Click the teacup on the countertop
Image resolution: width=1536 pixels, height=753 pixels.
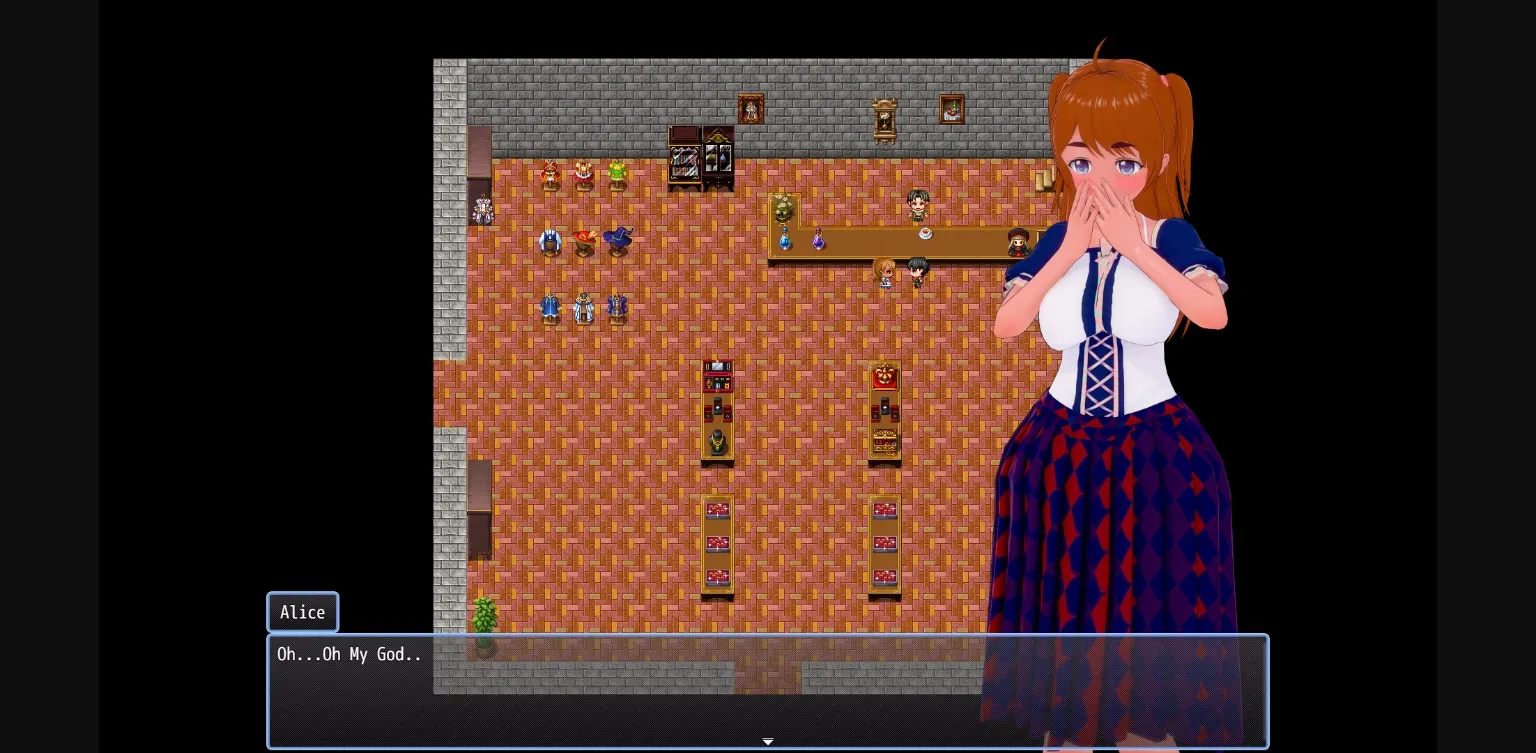pos(925,234)
